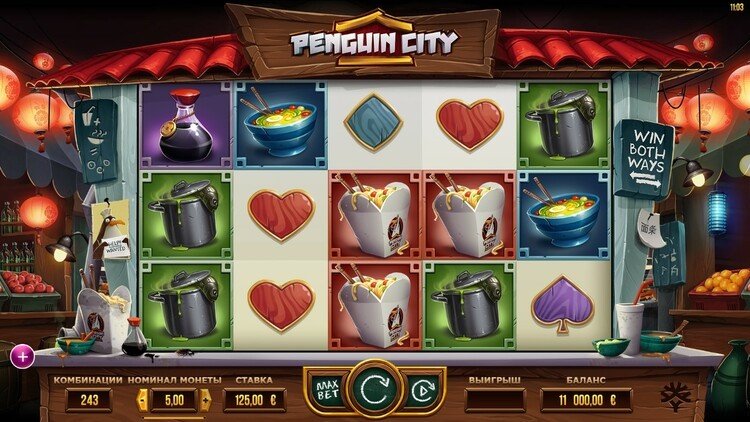Increase coin value with the right arrow
The width and height of the screenshot is (750, 422).
[x=207, y=400]
